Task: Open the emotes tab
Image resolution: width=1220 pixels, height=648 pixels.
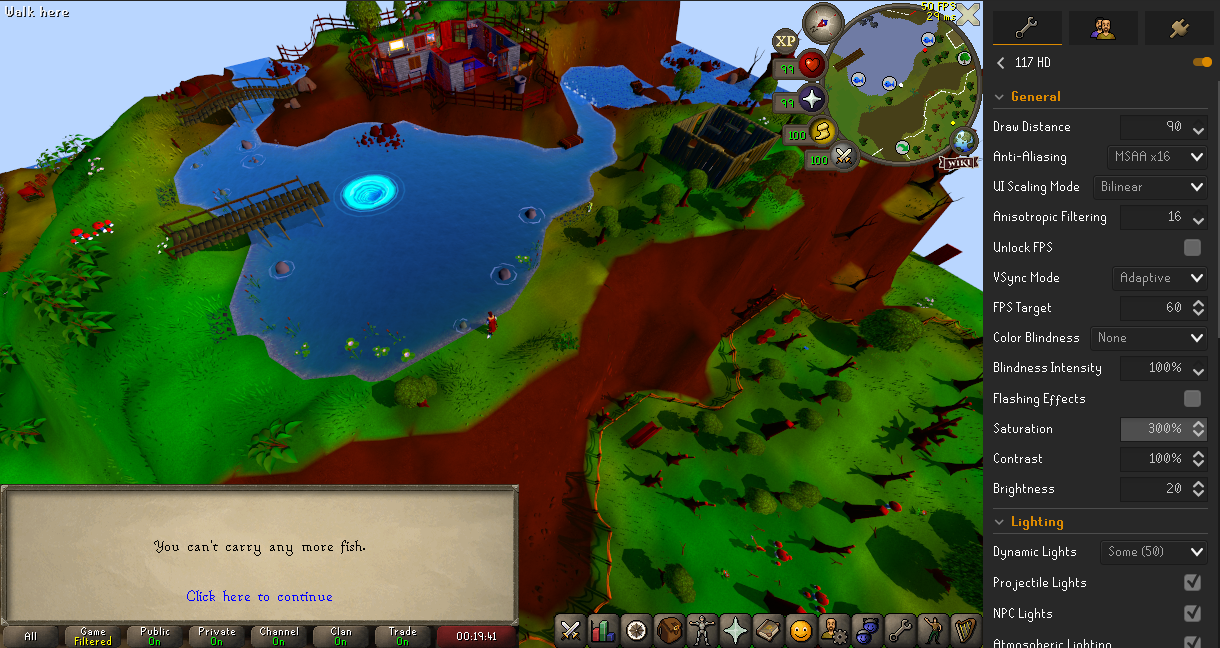Action: (x=800, y=630)
